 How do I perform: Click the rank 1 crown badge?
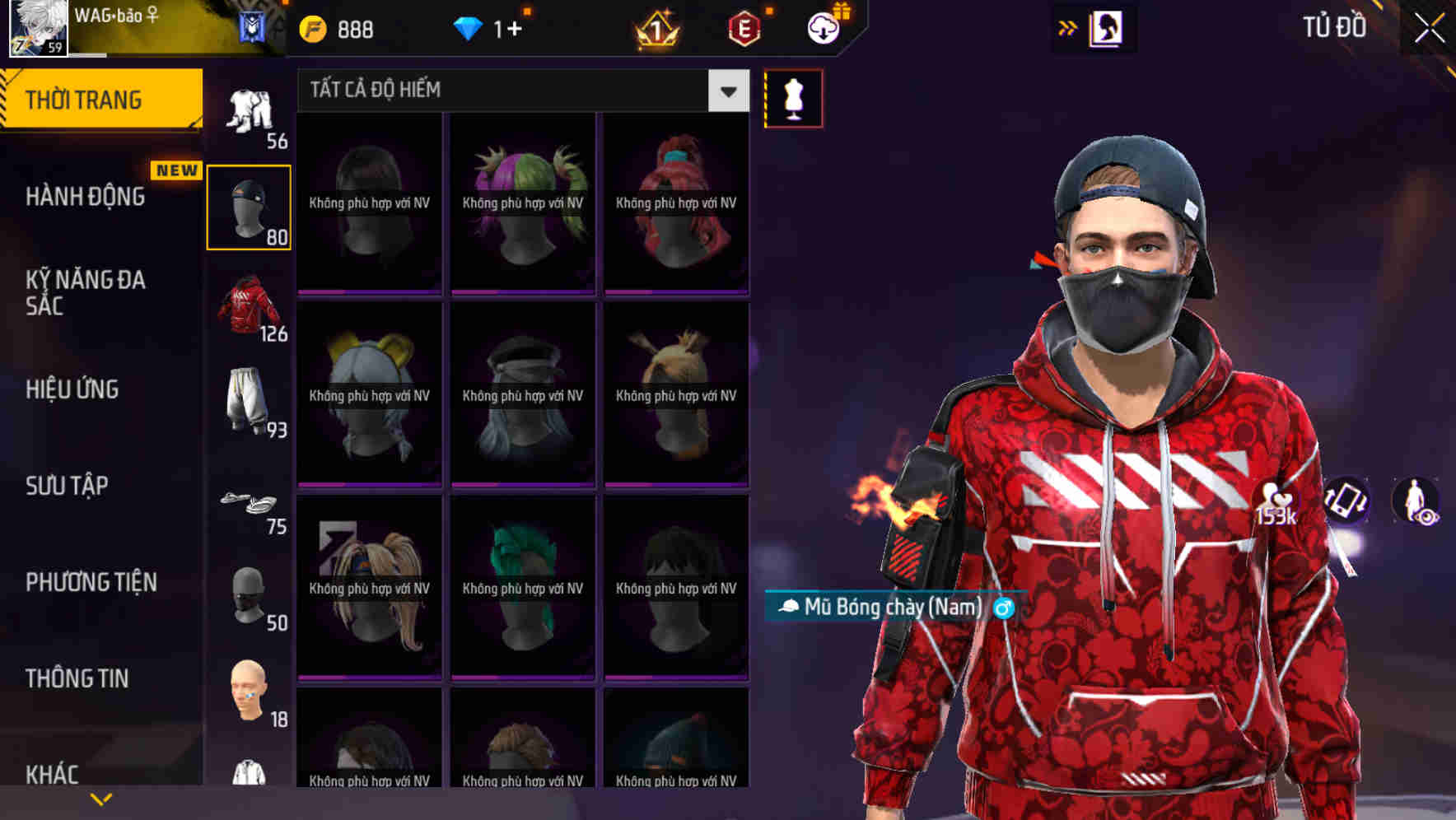coord(653,29)
